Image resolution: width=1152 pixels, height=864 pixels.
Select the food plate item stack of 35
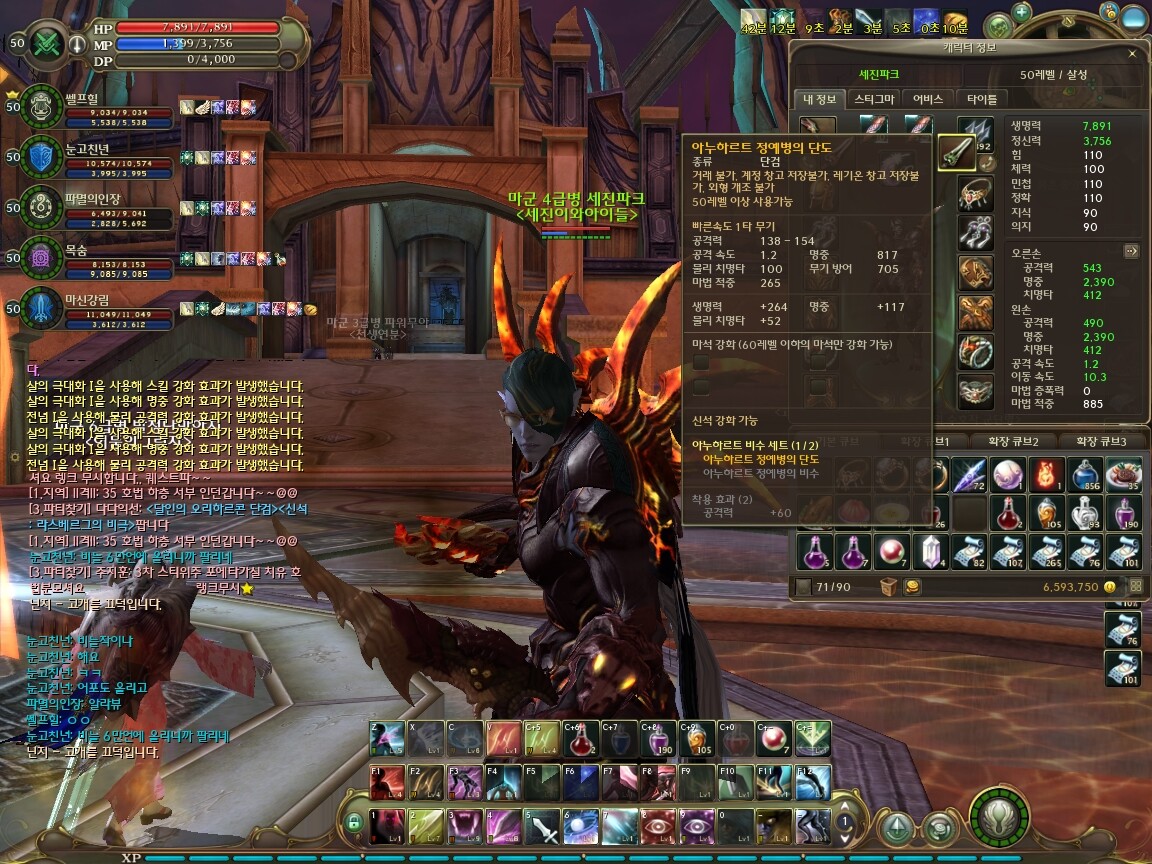(x=1123, y=476)
